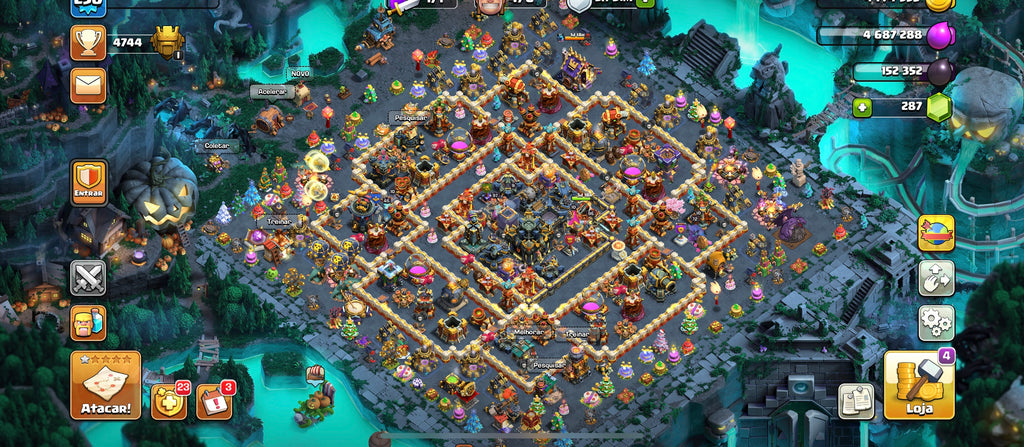Screen dimensions: 1024x447
Task: Click the Acelerar boost bubble
Action: 270,91
